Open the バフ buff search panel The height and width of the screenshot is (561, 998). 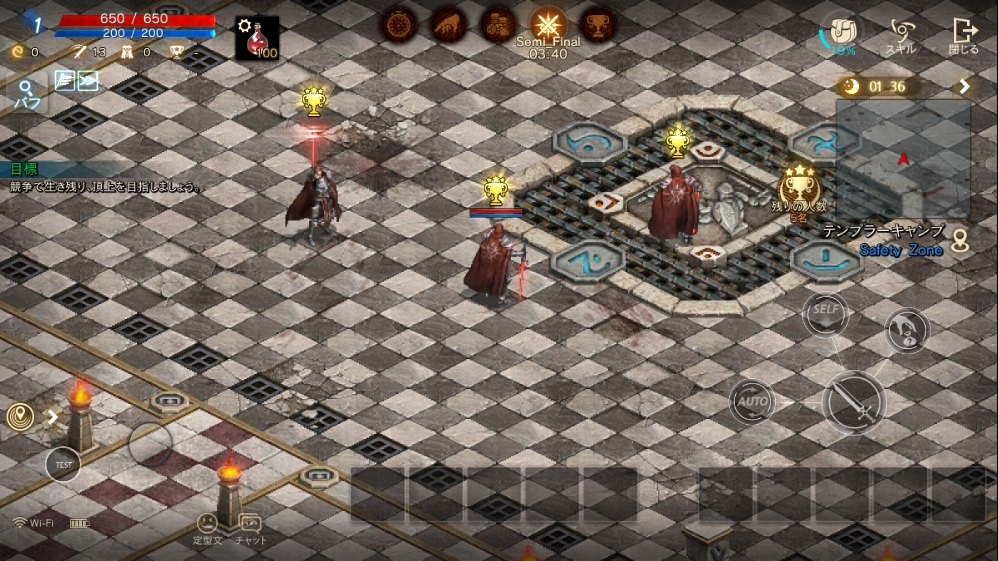(27, 93)
